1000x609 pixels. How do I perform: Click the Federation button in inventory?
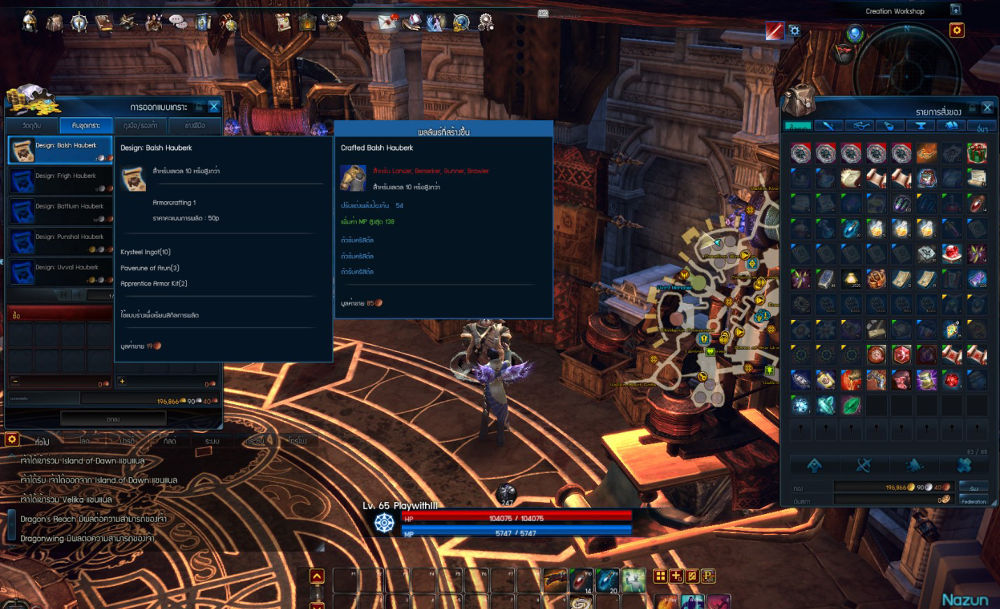(973, 499)
